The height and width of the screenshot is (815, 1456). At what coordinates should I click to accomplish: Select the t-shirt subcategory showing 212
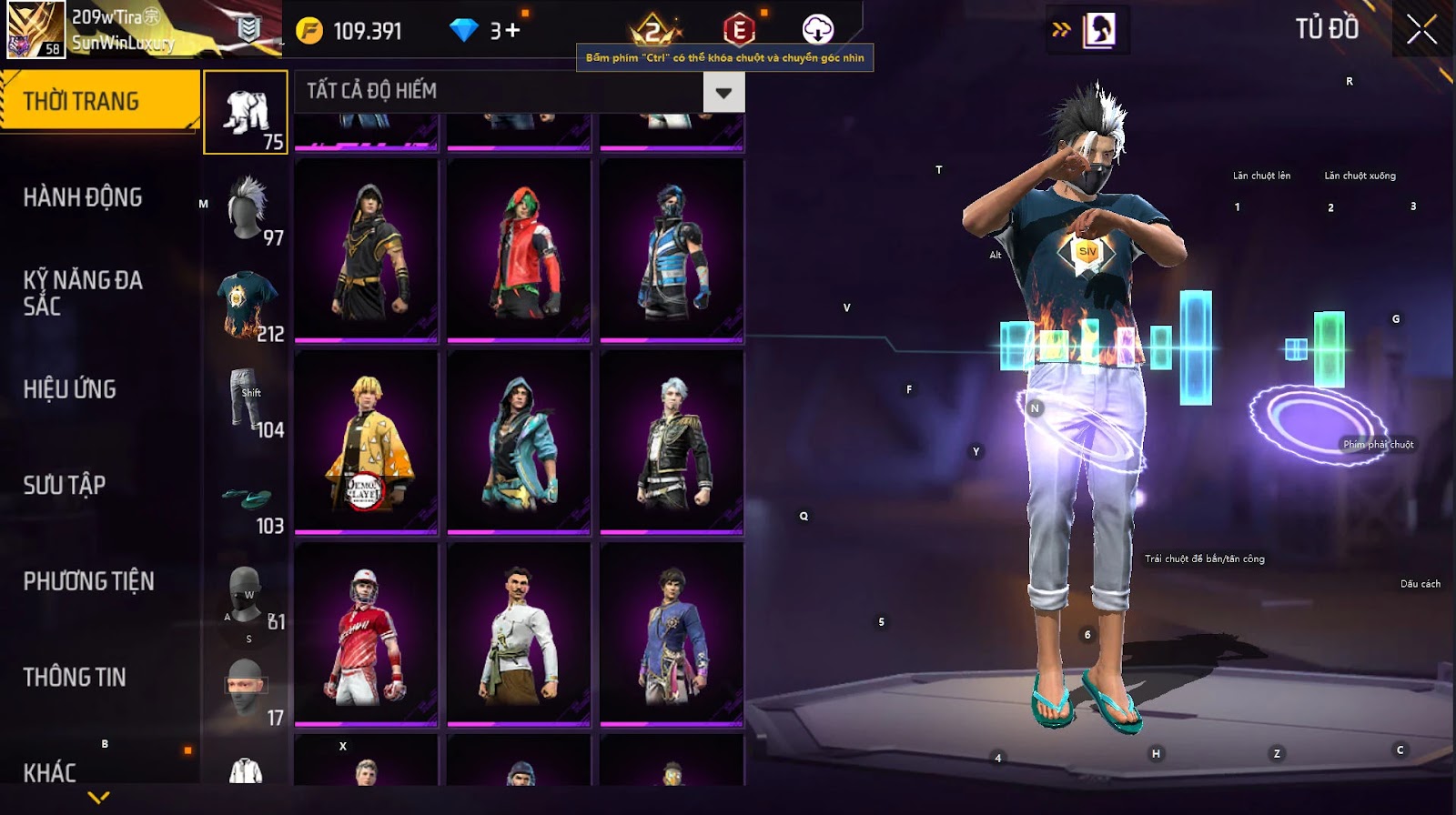[248, 305]
